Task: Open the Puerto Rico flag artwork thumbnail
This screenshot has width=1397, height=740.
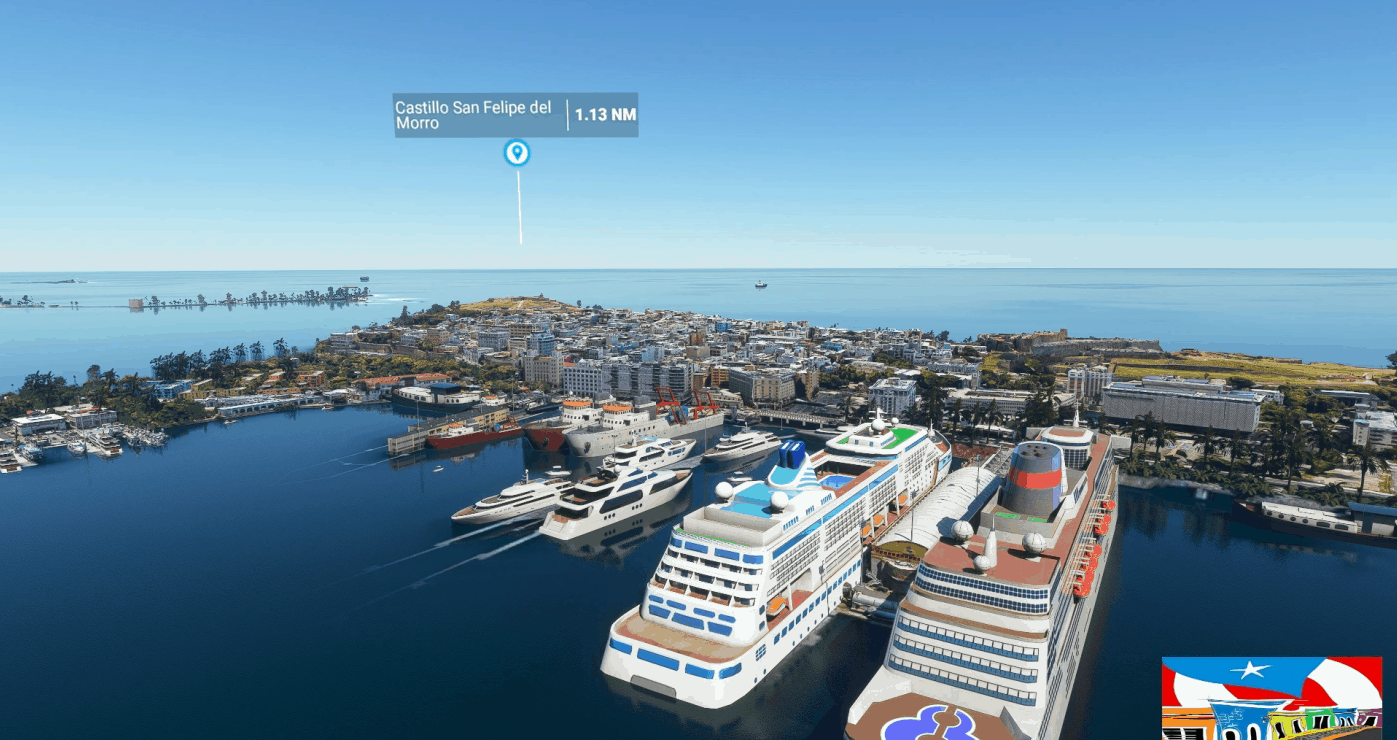Action: (x=1271, y=697)
